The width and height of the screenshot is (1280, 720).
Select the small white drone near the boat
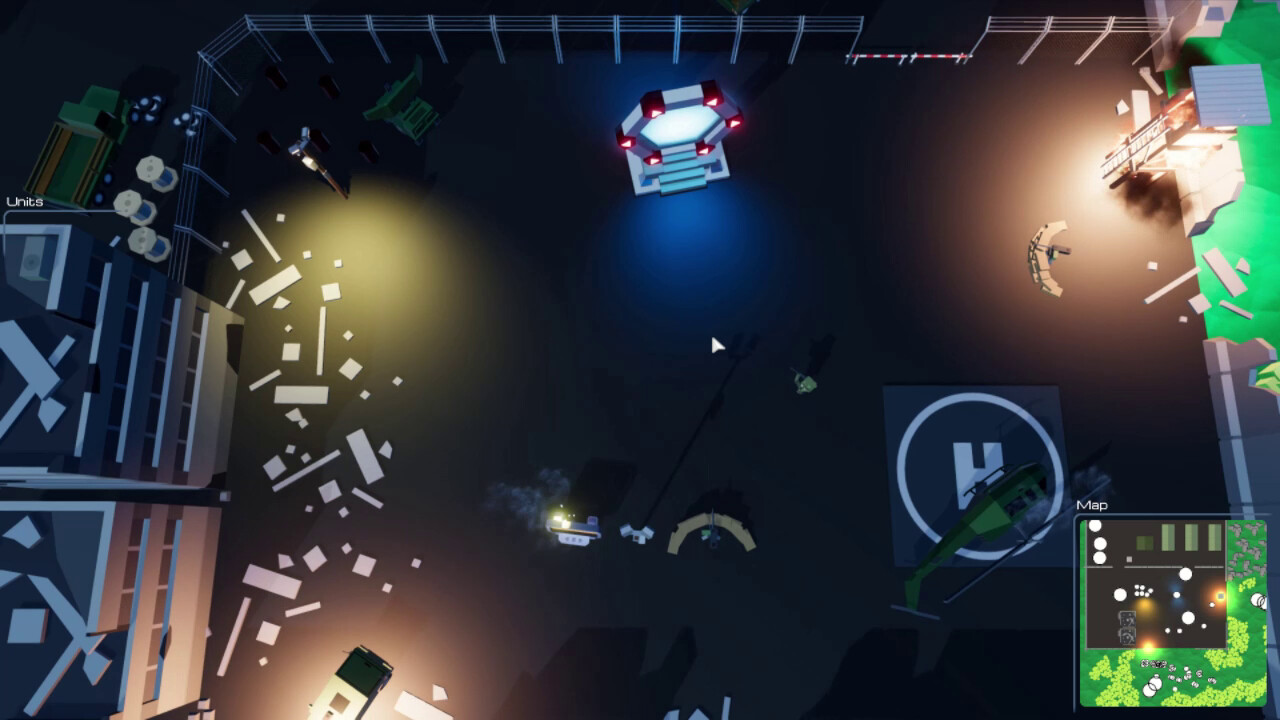pyautogui.click(x=637, y=535)
